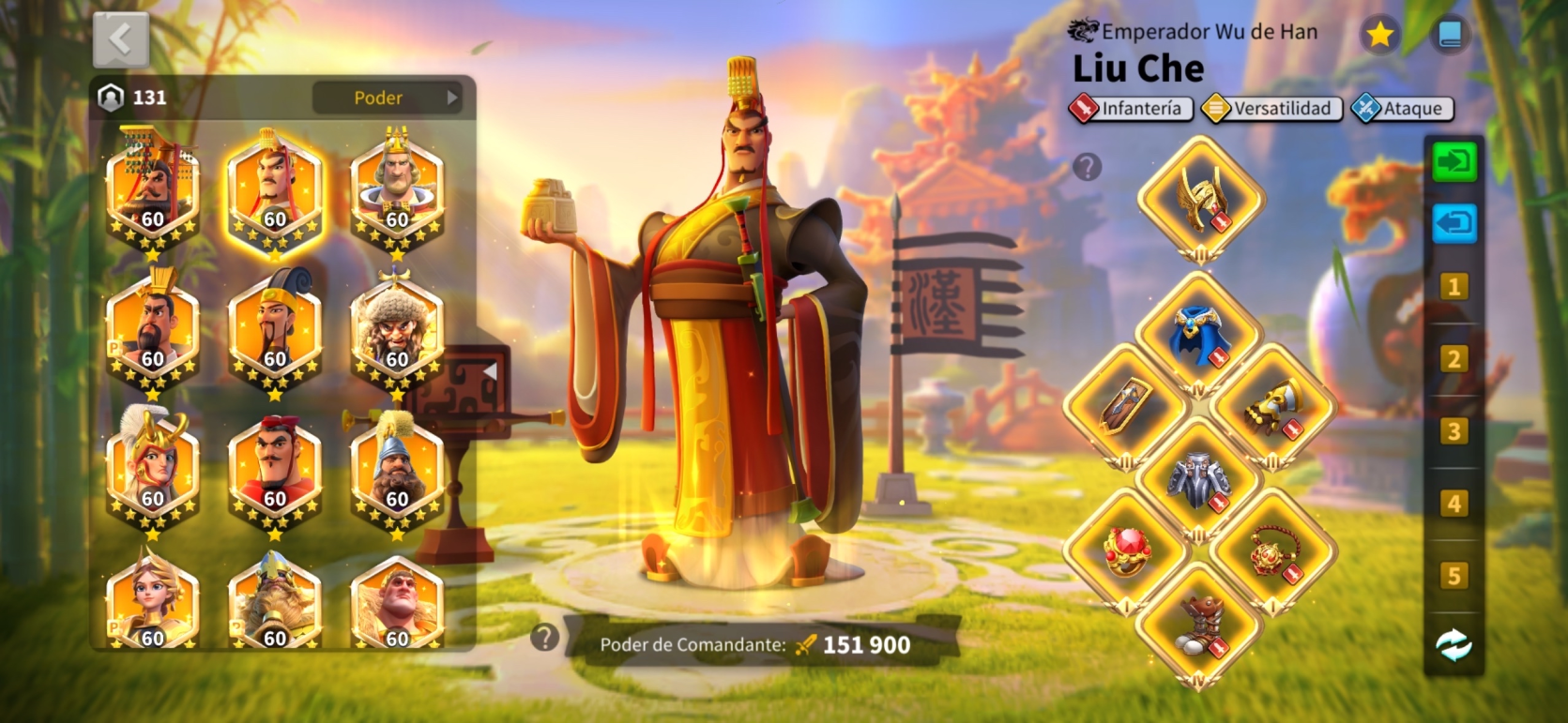Open the blue book info button
This screenshot has height=723, width=1568.
pos(1450,36)
